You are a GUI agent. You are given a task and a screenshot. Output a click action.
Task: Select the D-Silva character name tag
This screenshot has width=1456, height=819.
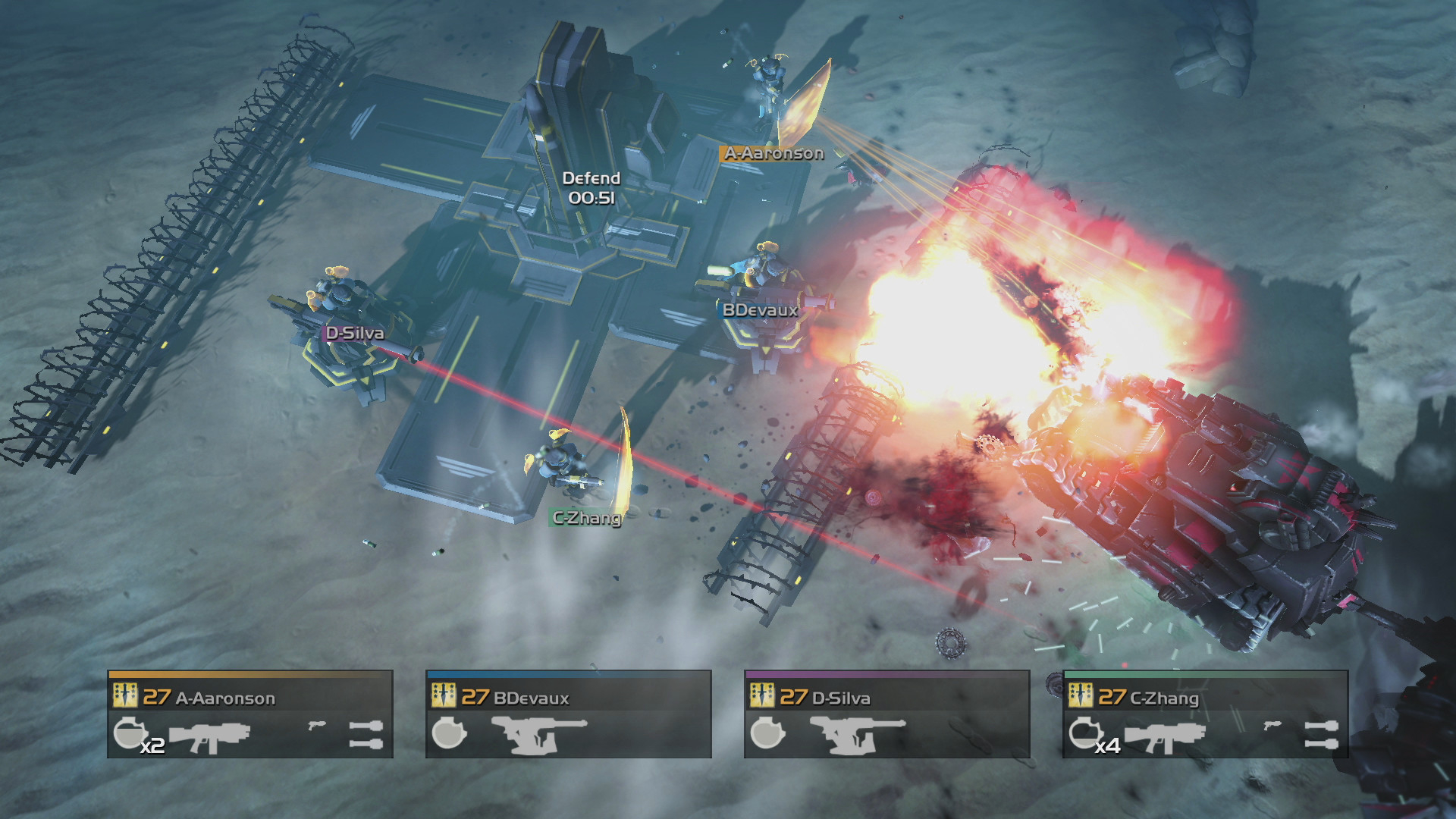click(354, 331)
